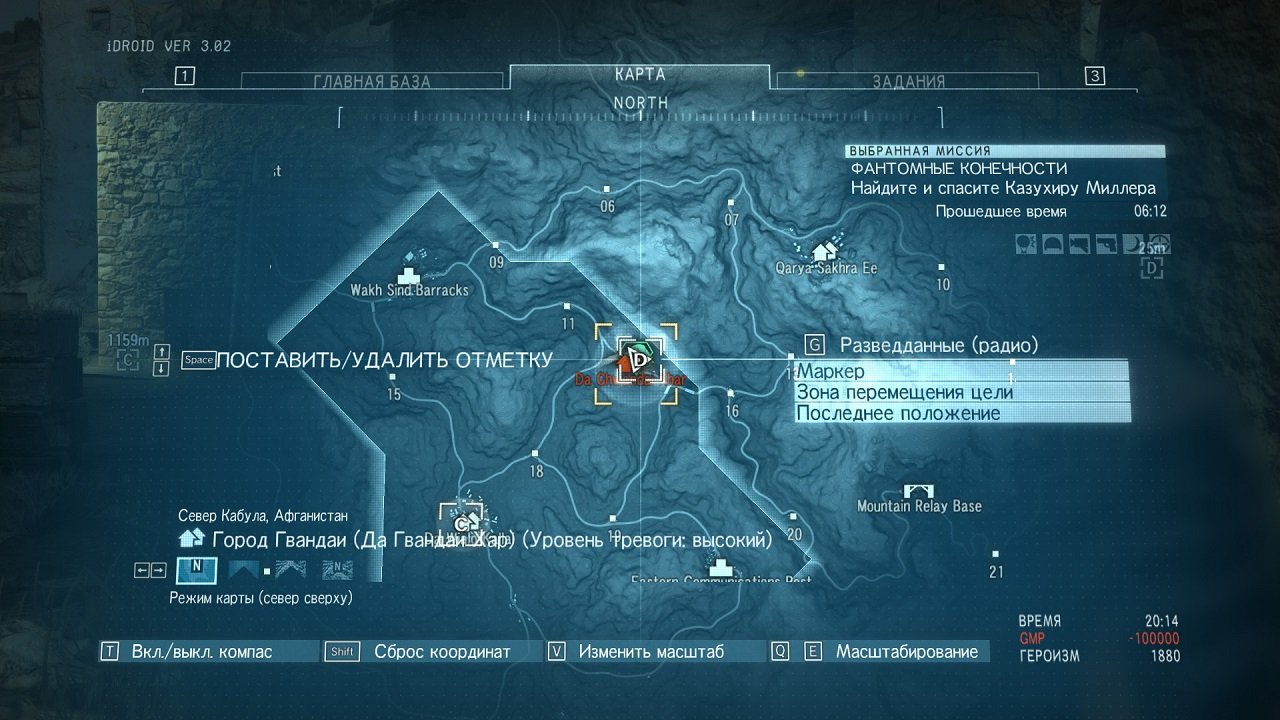
Task: Click the helmet equipment icon at top right
Action: (x=1051, y=244)
